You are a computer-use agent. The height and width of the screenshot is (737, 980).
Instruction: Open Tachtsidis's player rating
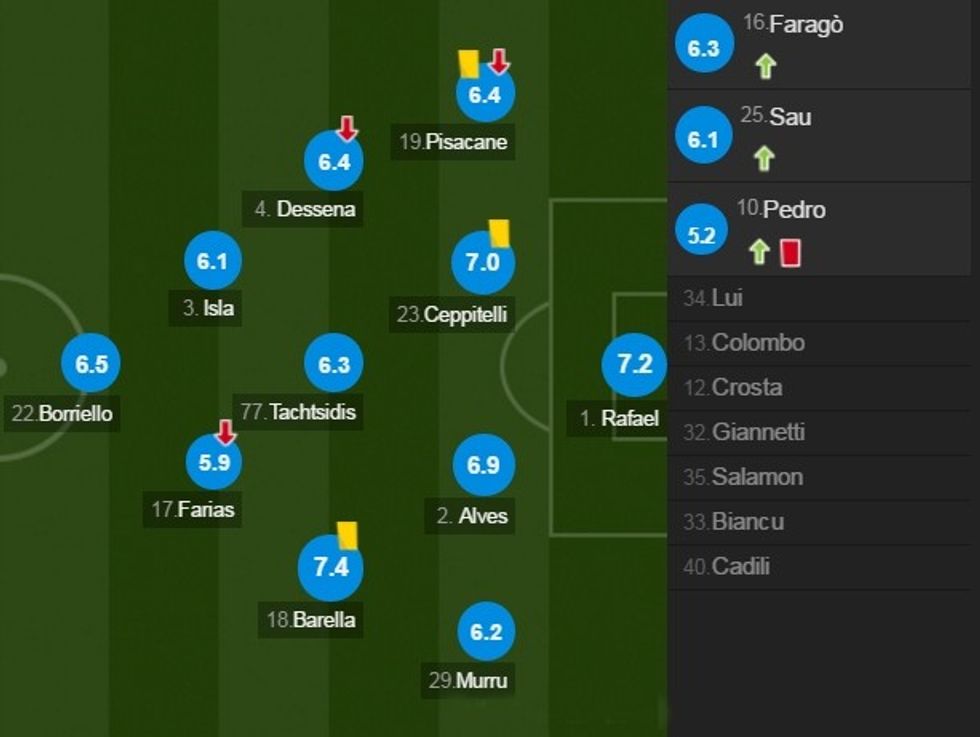(334, 364)
